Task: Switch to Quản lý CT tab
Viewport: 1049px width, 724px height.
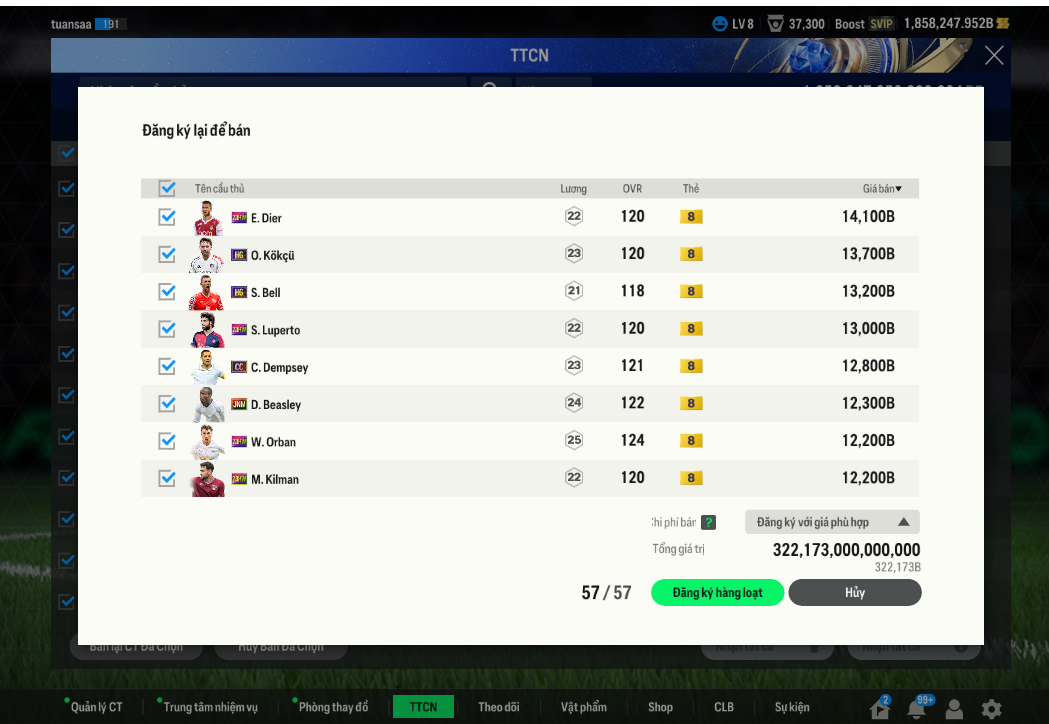Action: (x=96, y=707)
